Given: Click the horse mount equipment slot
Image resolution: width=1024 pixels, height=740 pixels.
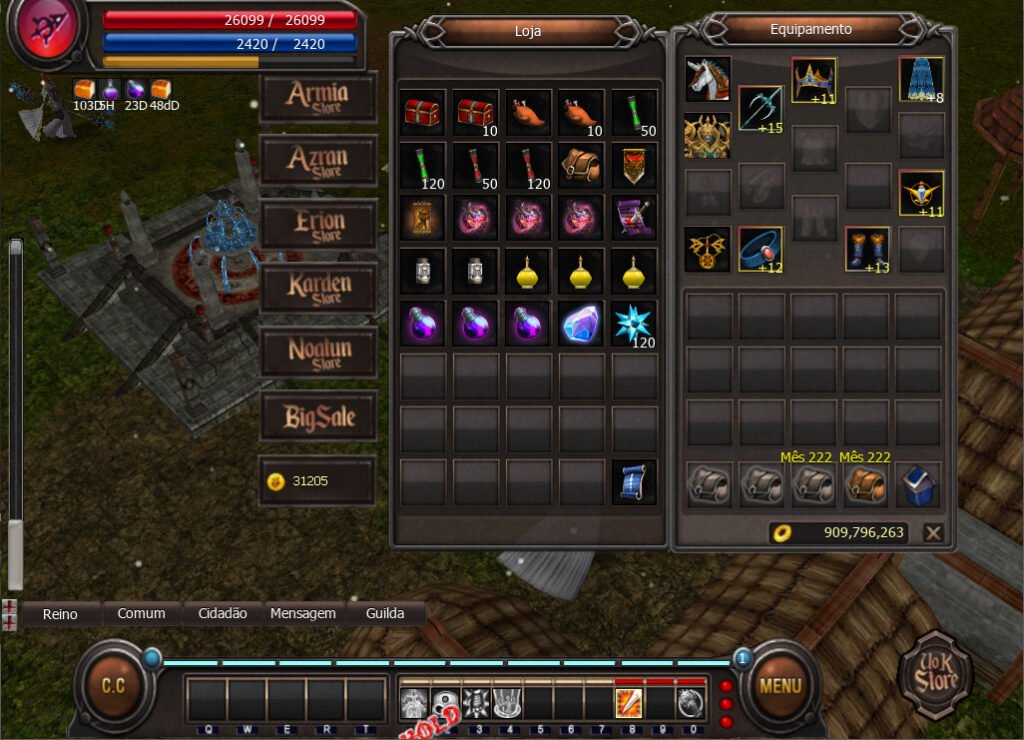Looking at the screenshot, I should point(708,79).
